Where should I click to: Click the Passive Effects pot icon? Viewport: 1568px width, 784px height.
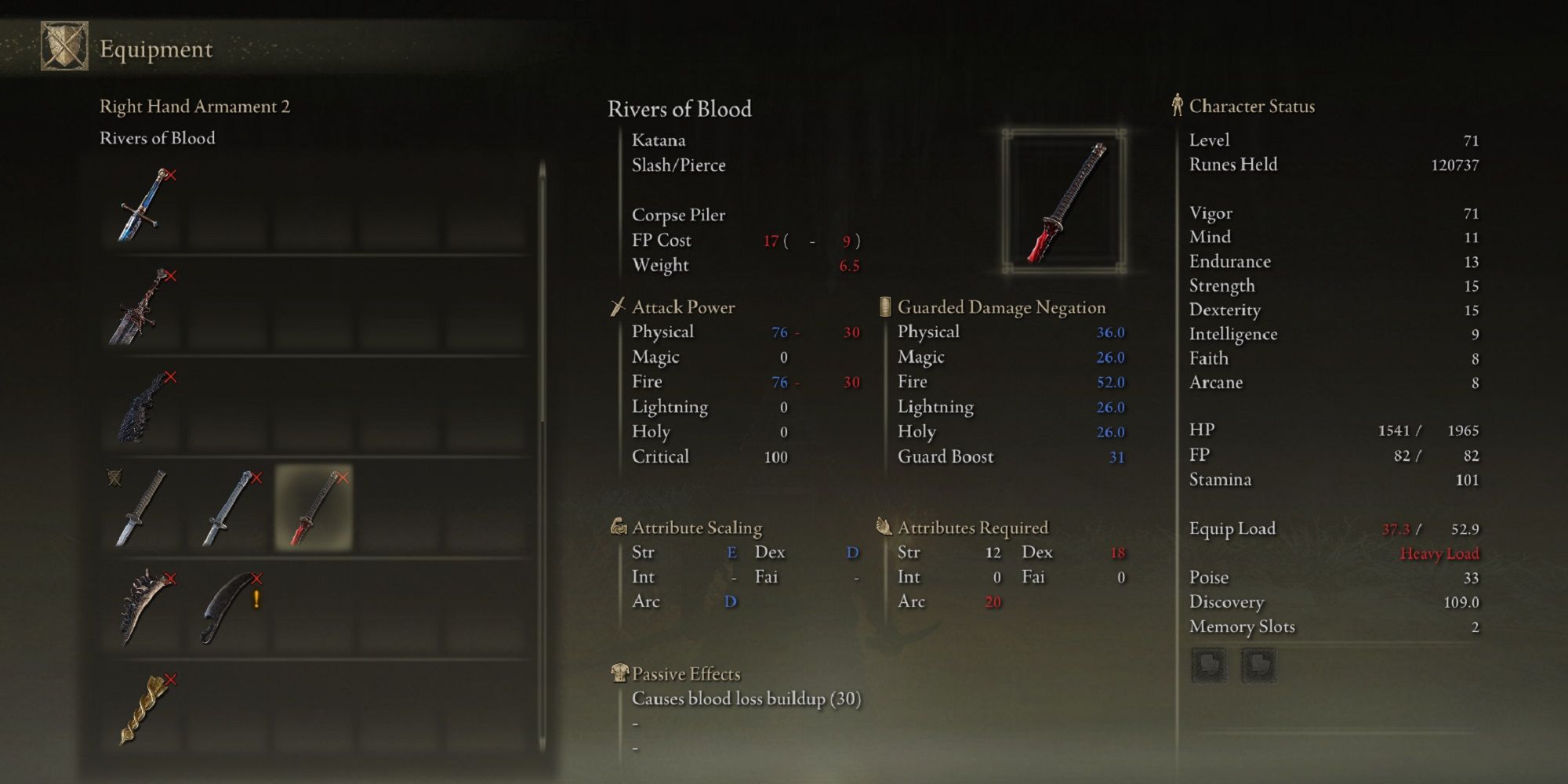click(619, 673)
